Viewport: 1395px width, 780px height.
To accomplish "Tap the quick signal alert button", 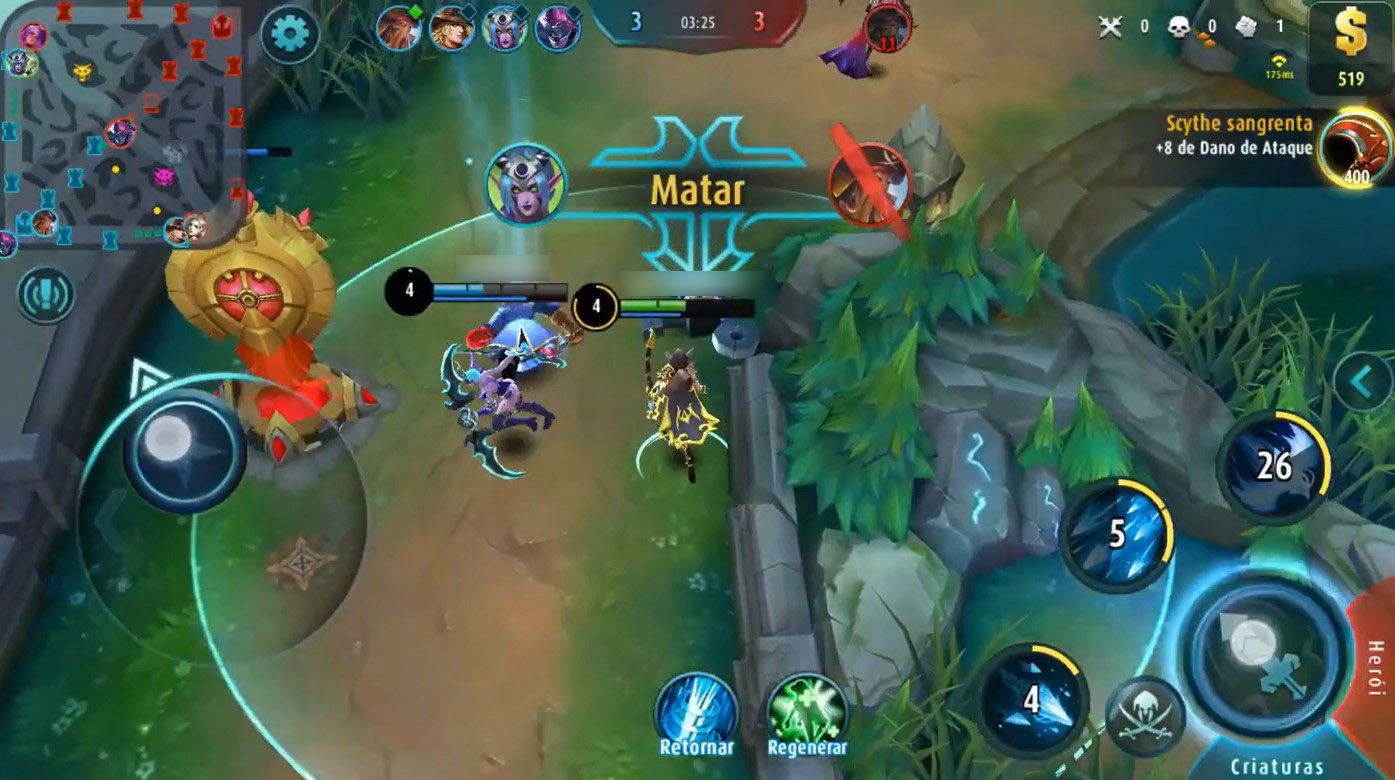I will [45, 295].
